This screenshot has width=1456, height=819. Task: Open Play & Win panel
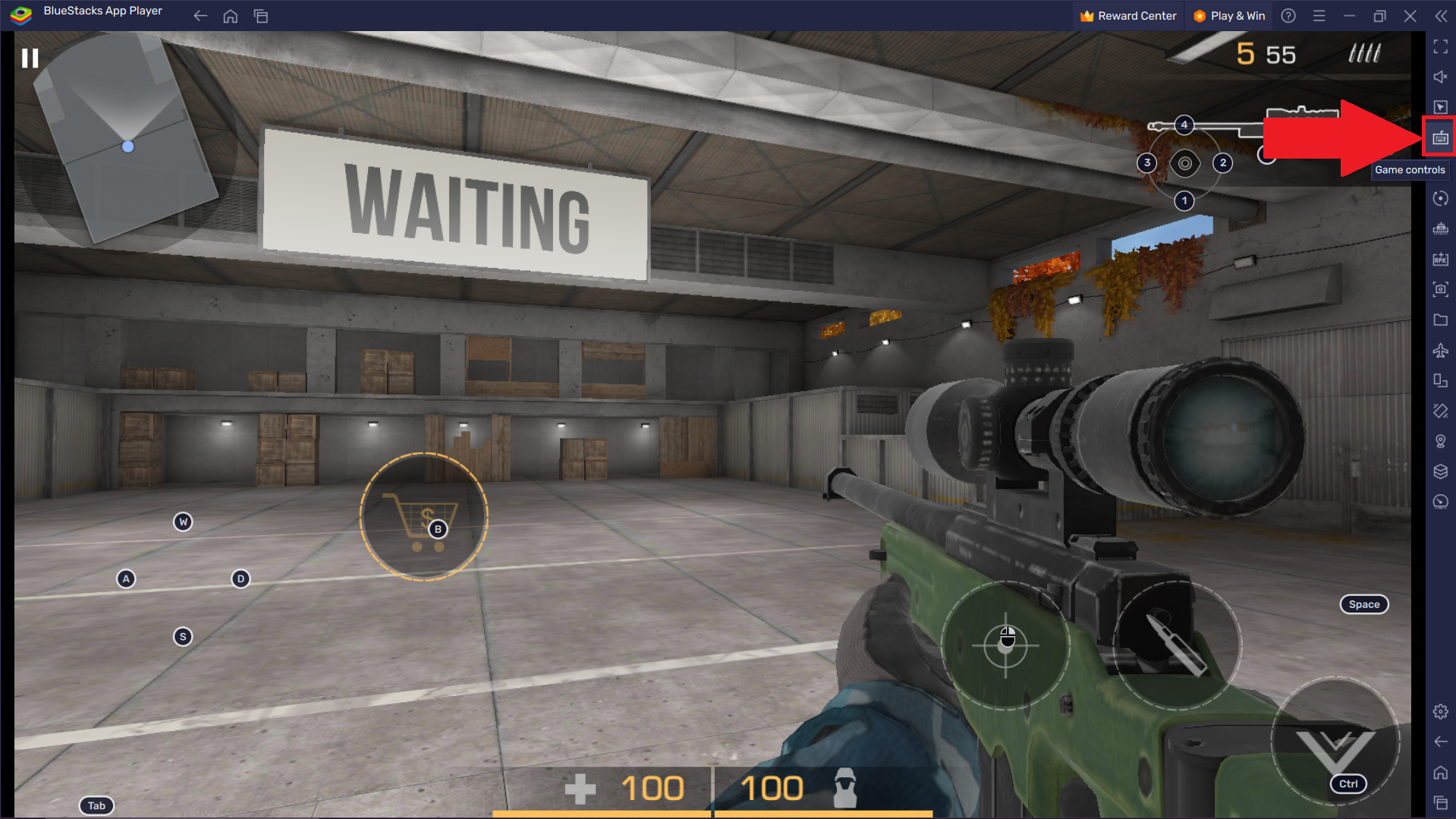click(1229, 16)
